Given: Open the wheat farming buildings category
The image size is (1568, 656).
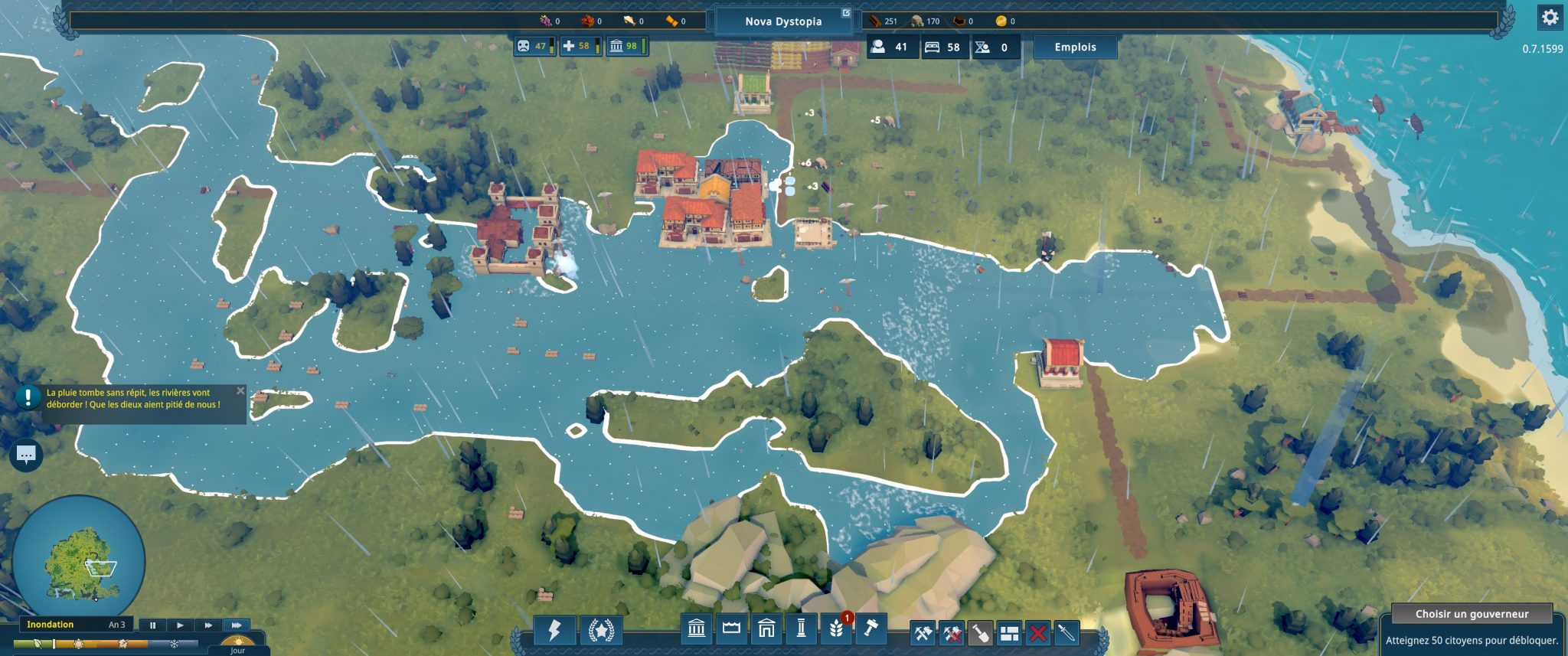Looking at the screenshot, I should [836, 629].
